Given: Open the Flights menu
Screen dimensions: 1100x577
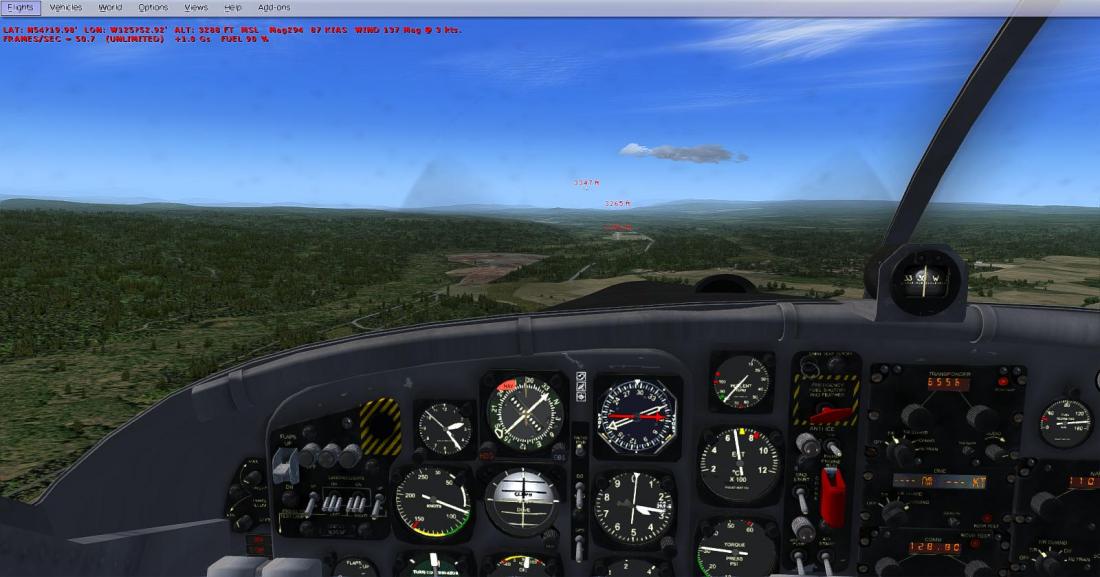Looking at the screenshot, I should pos(20,7).
